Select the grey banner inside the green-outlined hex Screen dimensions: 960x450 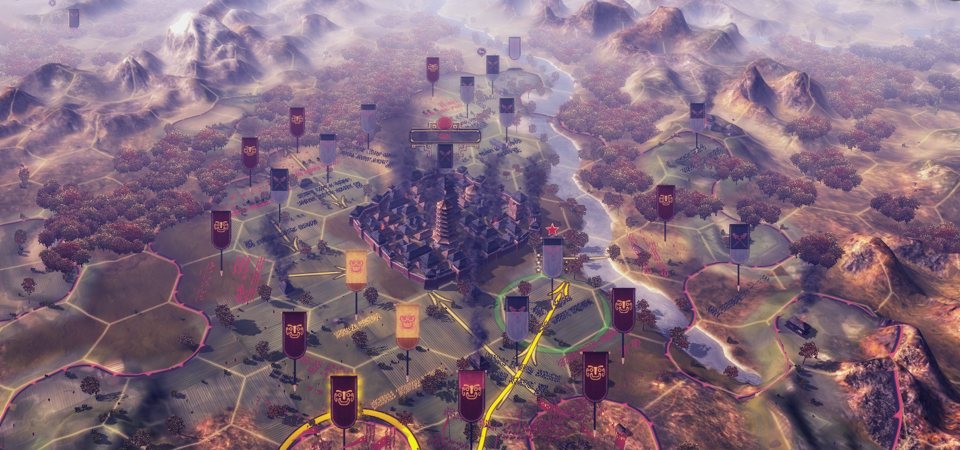tap(517, 317)
